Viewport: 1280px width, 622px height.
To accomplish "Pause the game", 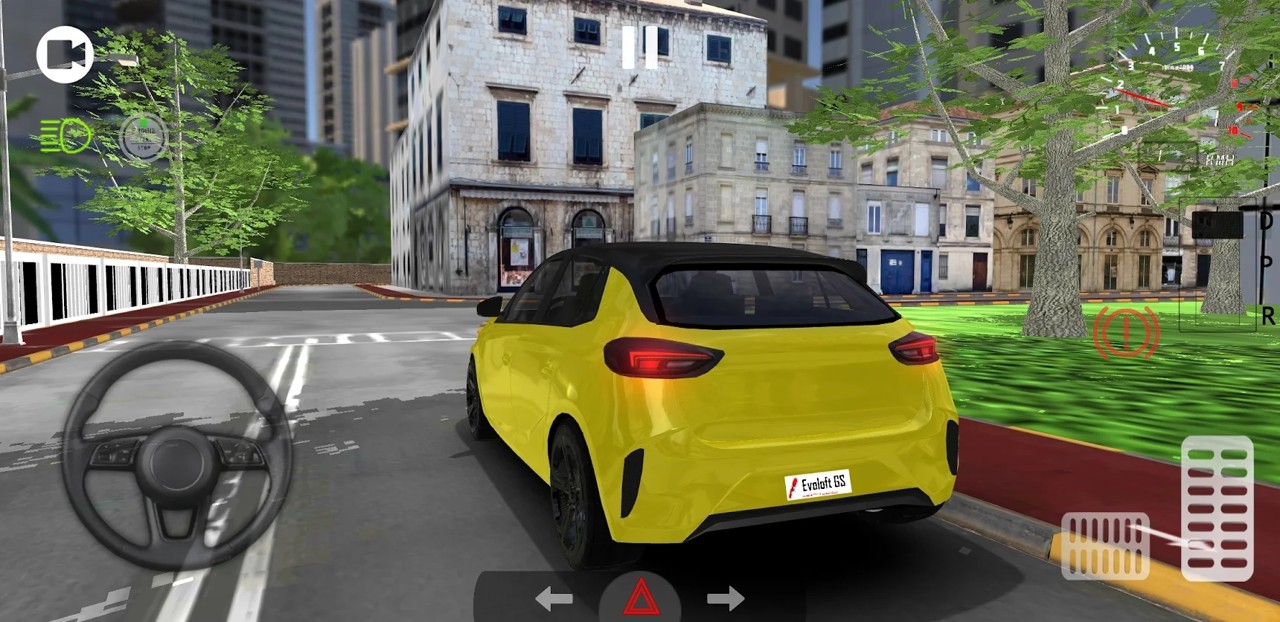I will click(640, 47).
